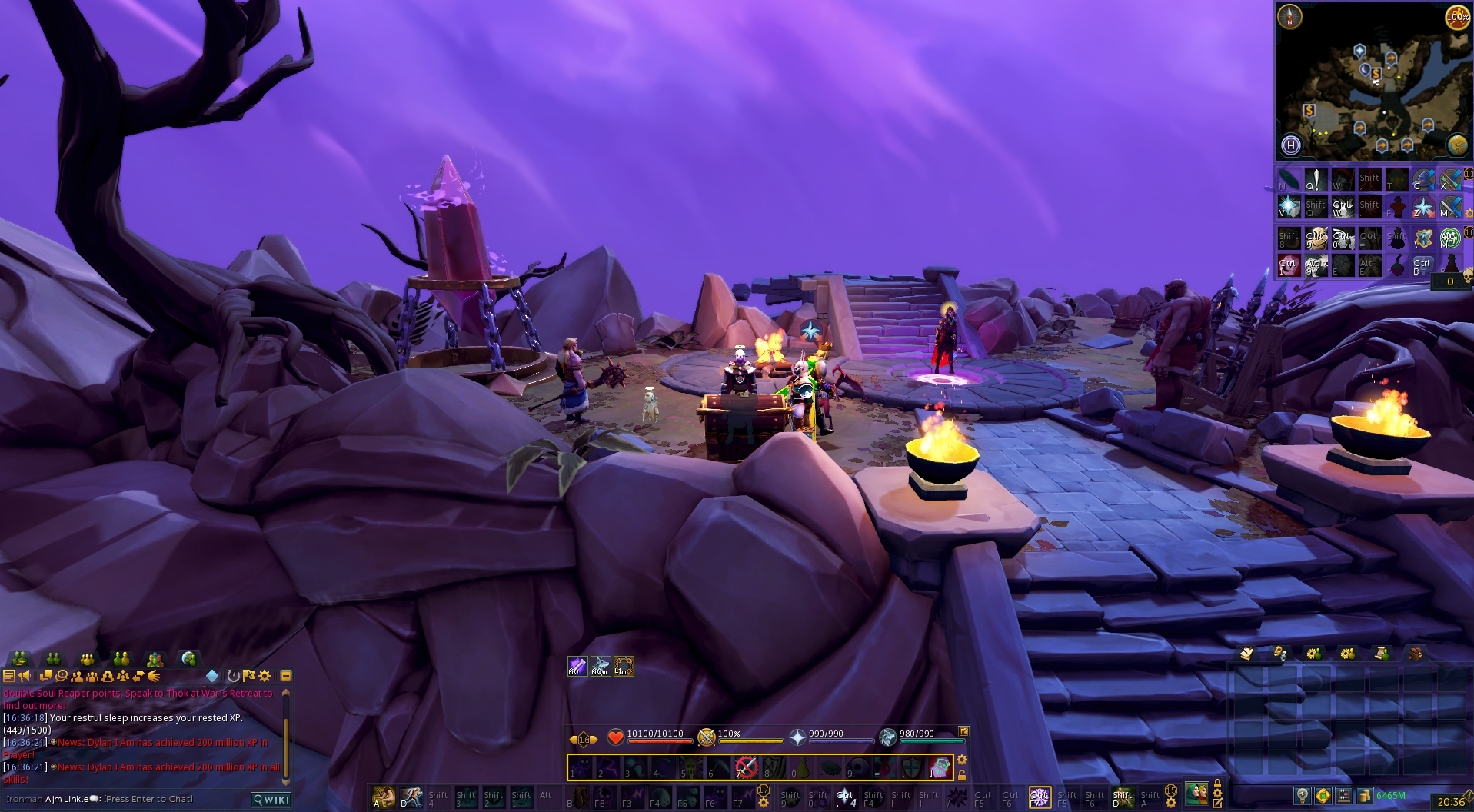Open the money pouch showing 6465M
Screen dimensions: 1474x812
1365,795
